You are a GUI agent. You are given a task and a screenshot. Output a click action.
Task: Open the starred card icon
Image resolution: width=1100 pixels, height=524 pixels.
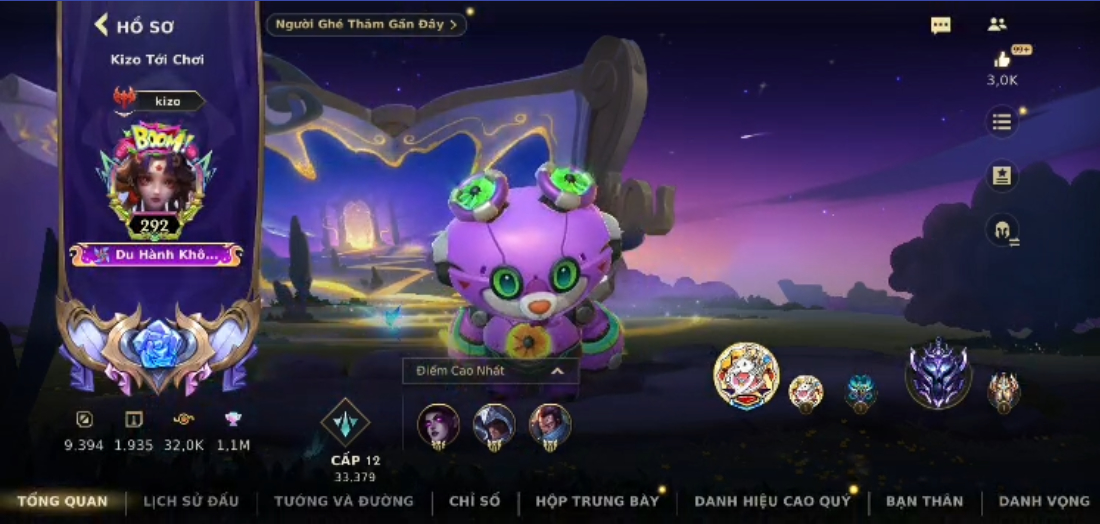[x=1002, y=177]
